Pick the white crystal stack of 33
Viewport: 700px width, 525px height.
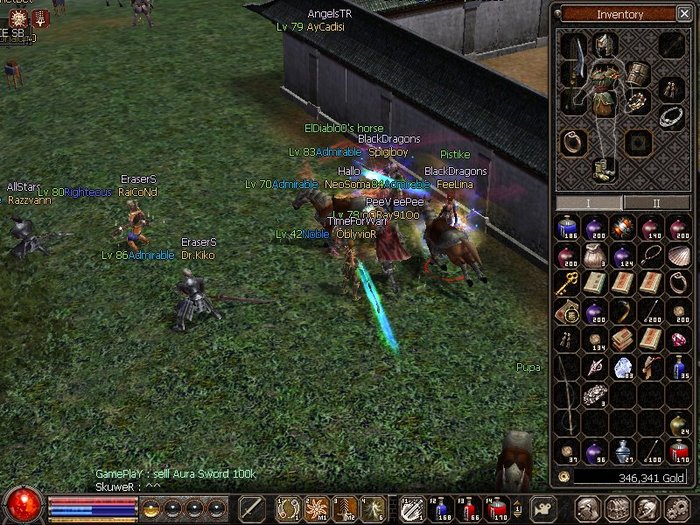(x=623, y=367)
